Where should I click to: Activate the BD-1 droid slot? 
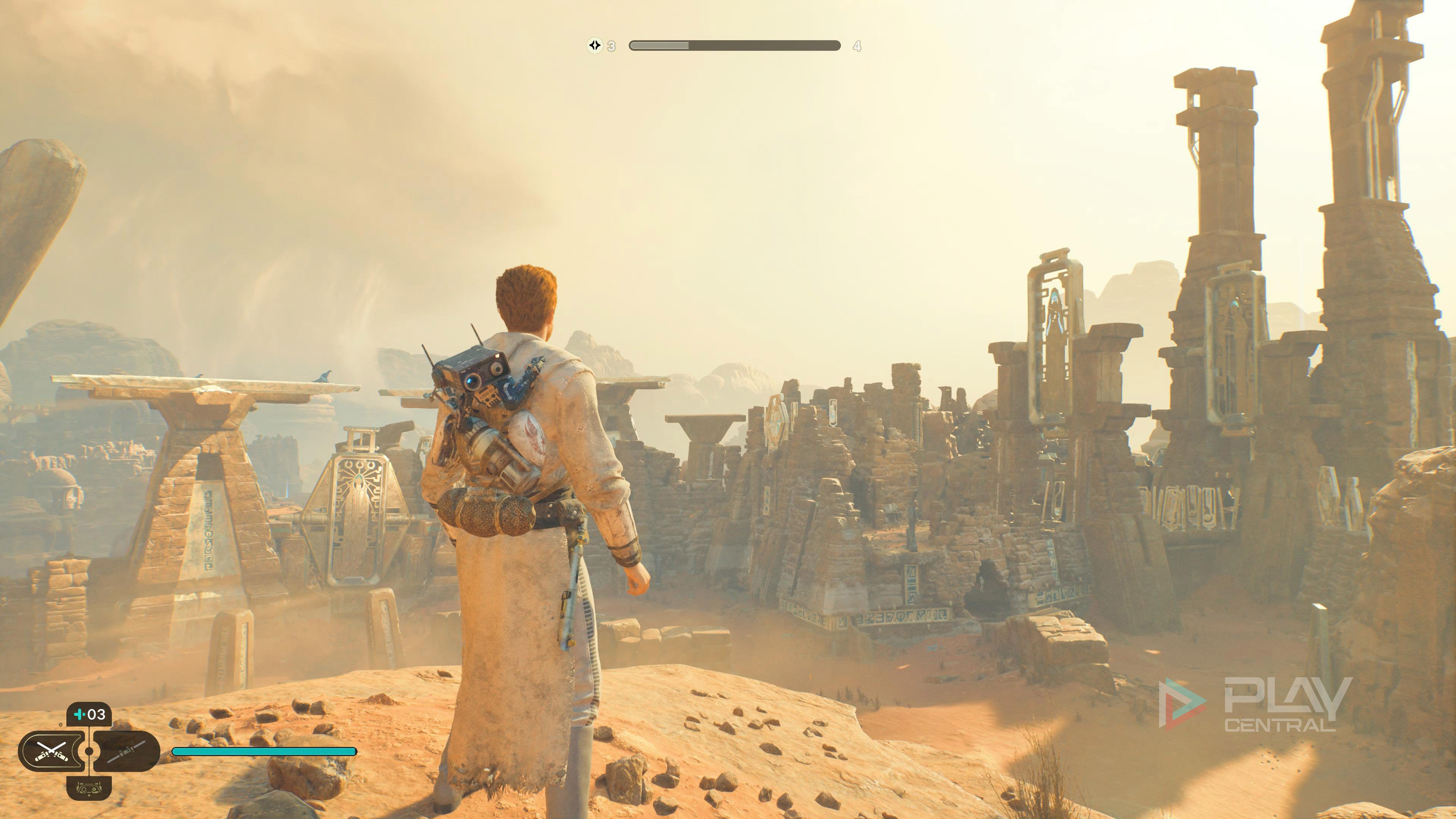89,788
